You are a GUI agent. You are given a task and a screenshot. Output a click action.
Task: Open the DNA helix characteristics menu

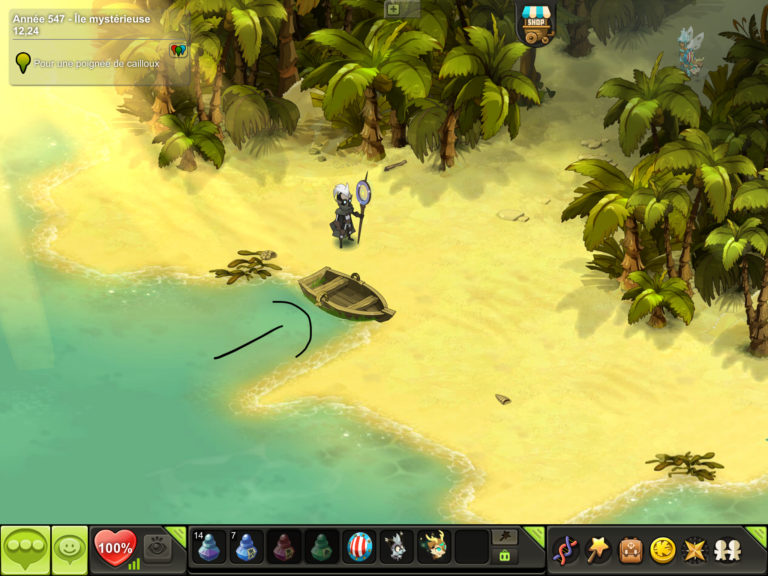tap(565, 549)
